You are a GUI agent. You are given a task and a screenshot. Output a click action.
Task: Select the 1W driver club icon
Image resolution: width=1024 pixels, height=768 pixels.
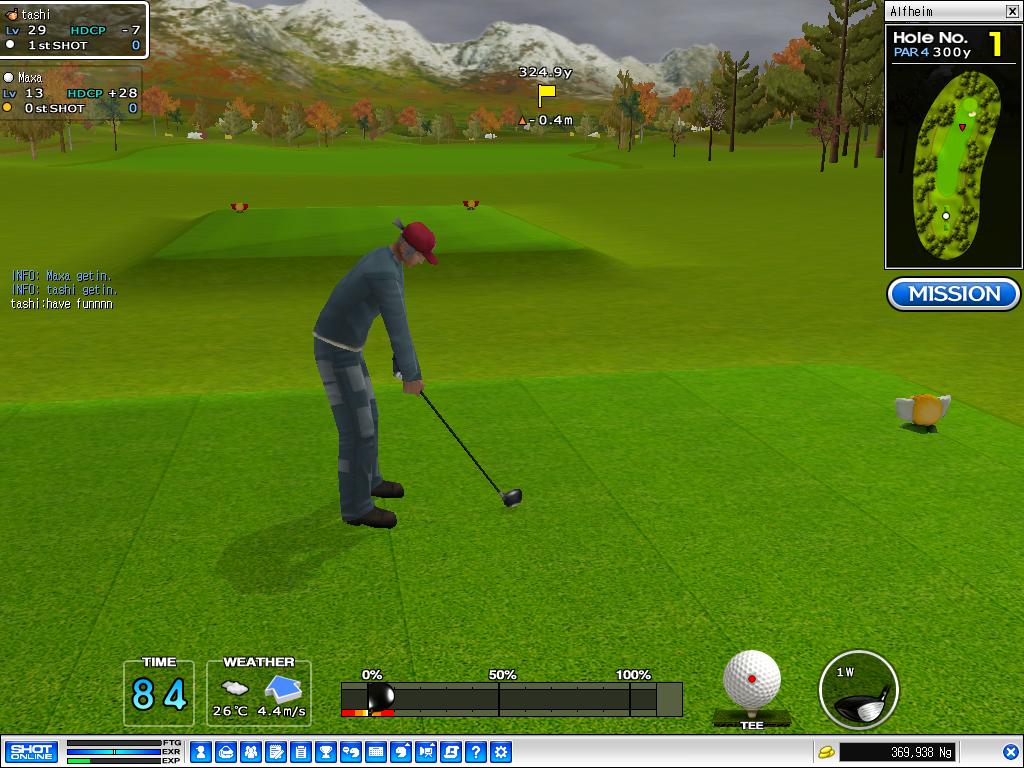(x=858, y=691)
